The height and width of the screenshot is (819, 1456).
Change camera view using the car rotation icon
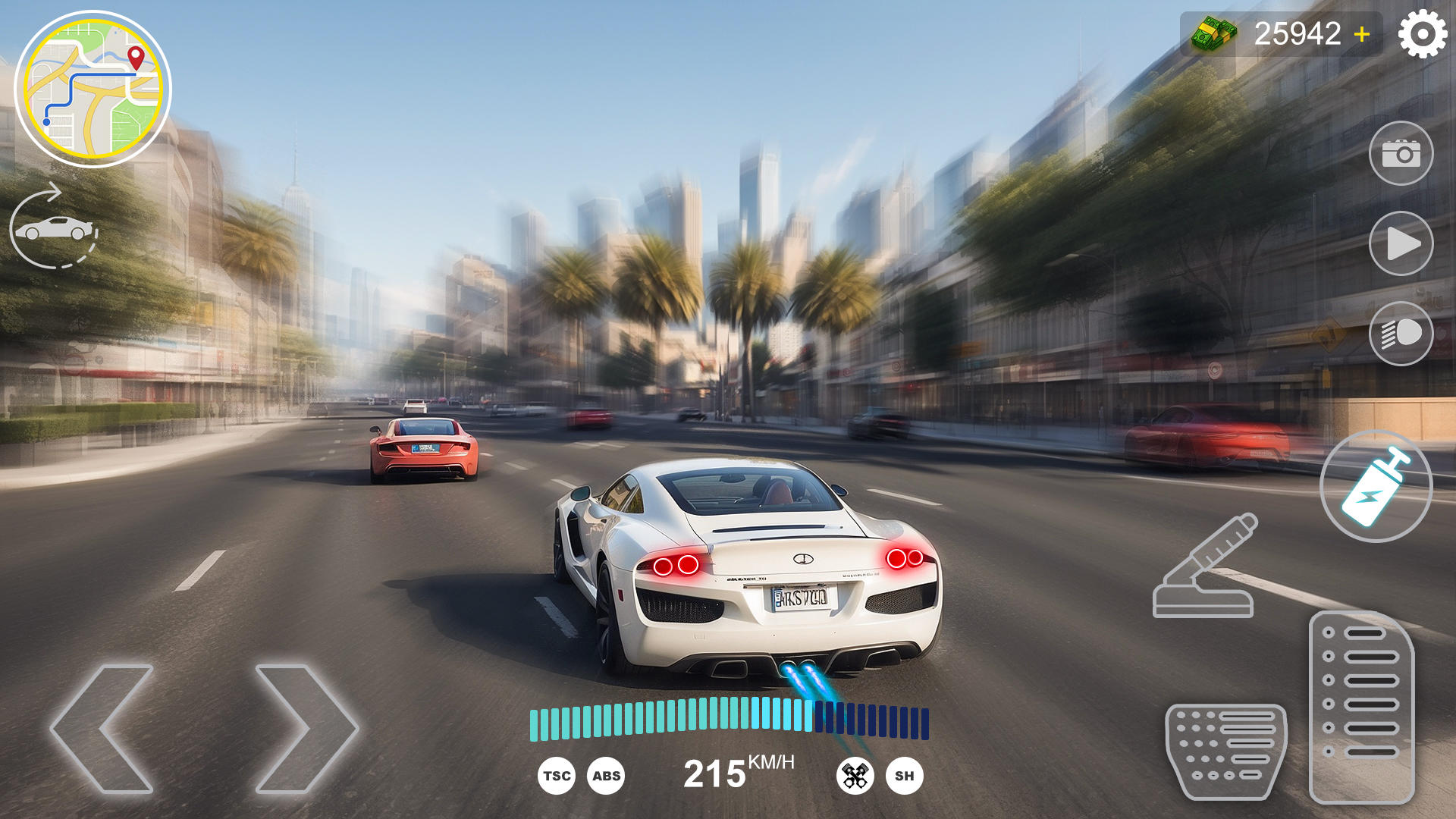(x=55, y=227)
